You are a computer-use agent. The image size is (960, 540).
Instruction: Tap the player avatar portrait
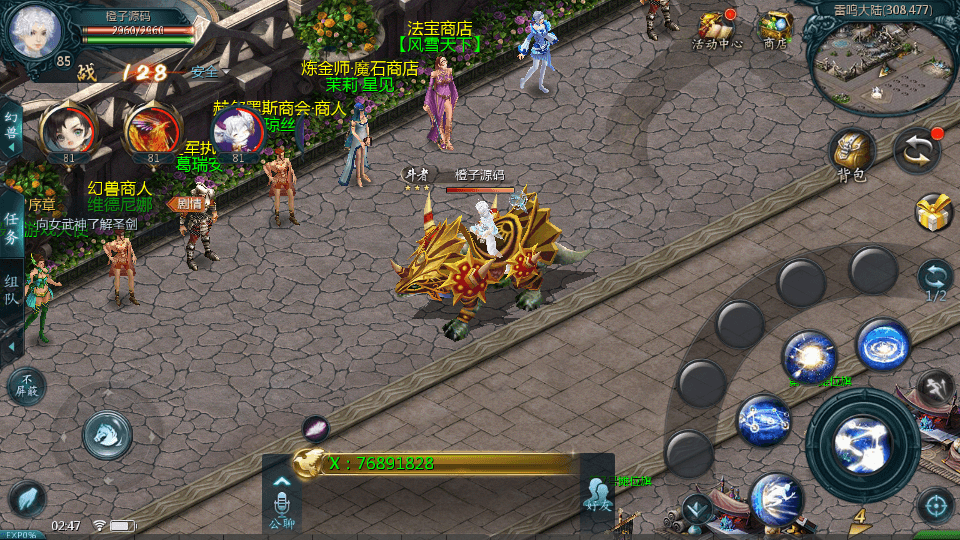(35, 31)
